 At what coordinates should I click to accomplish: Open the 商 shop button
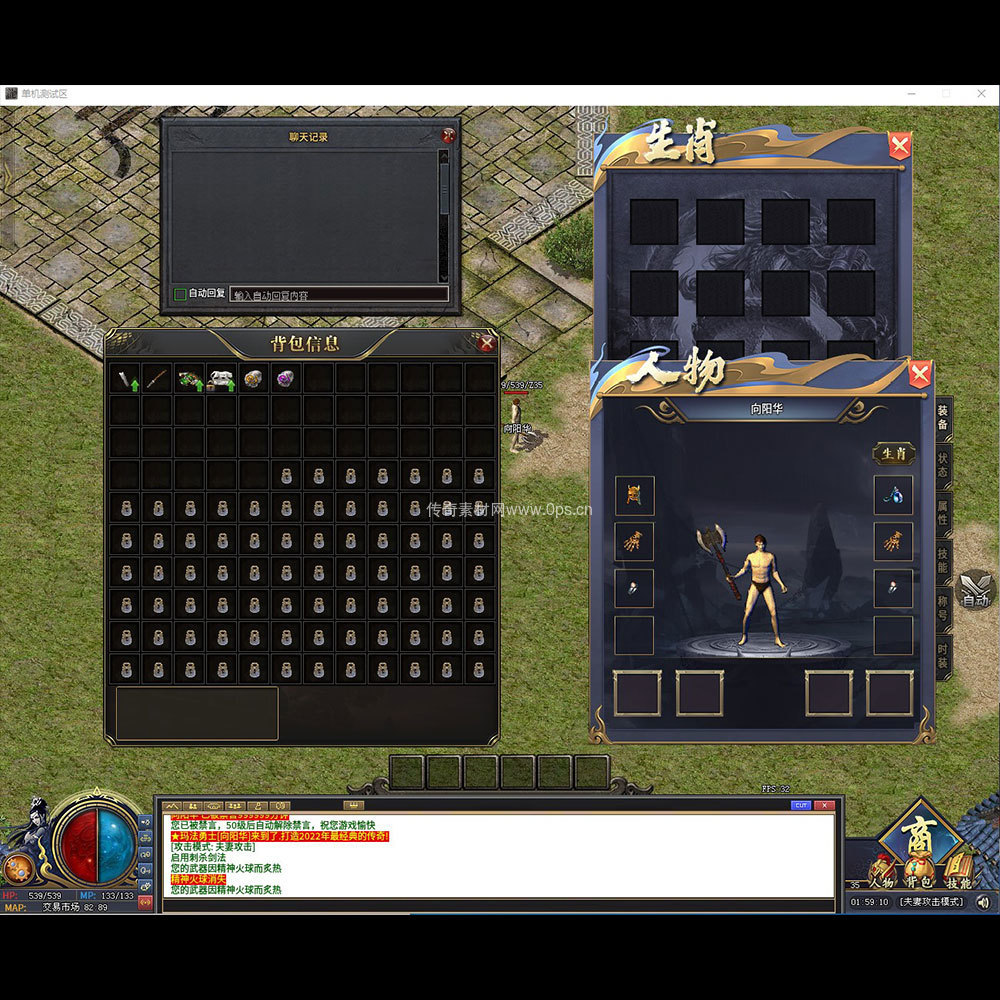click(x=918, y=833)
